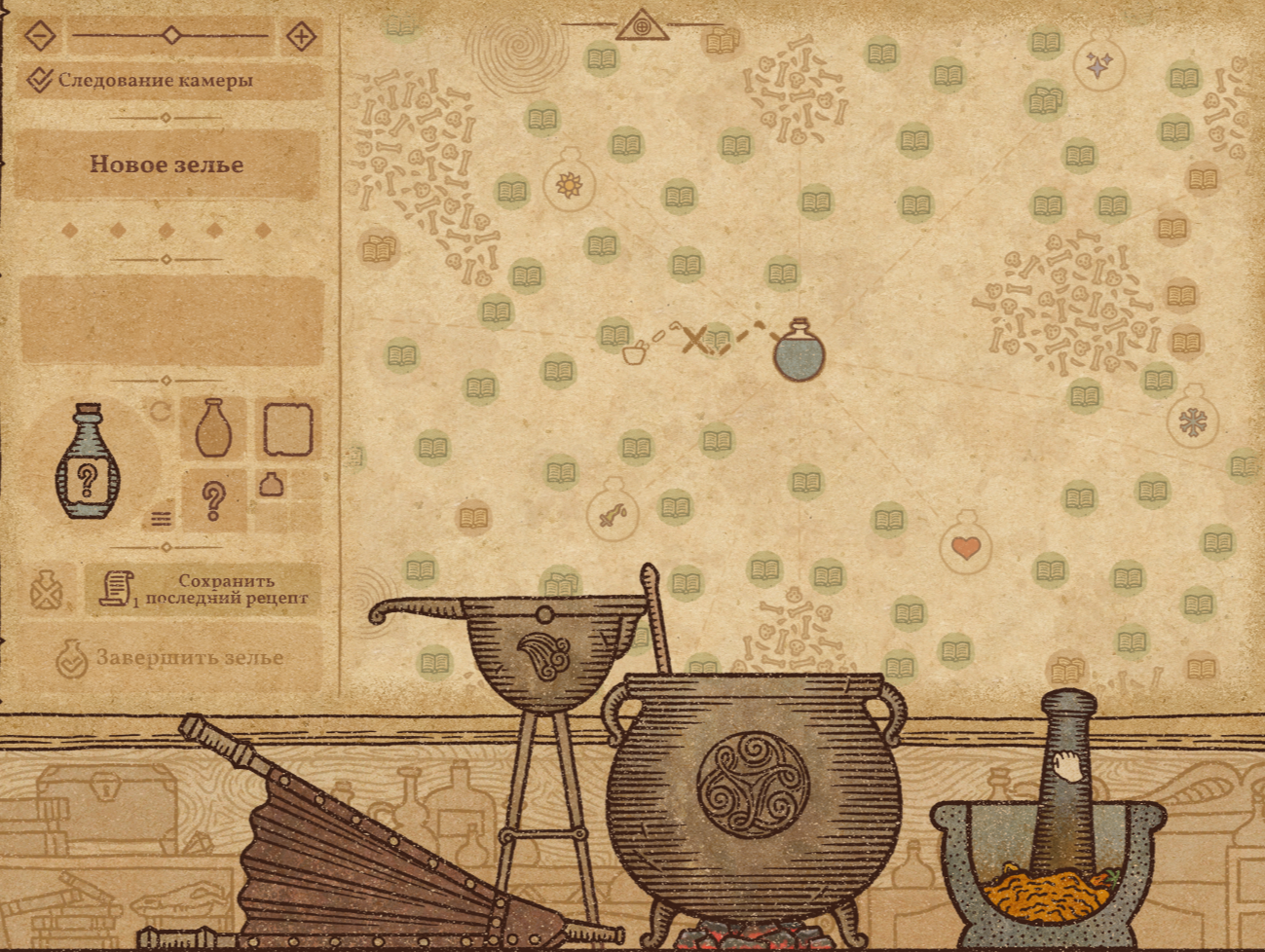1265x952 pixels.
Task: Click the eye triangle icon above the map
Action: 642,25
